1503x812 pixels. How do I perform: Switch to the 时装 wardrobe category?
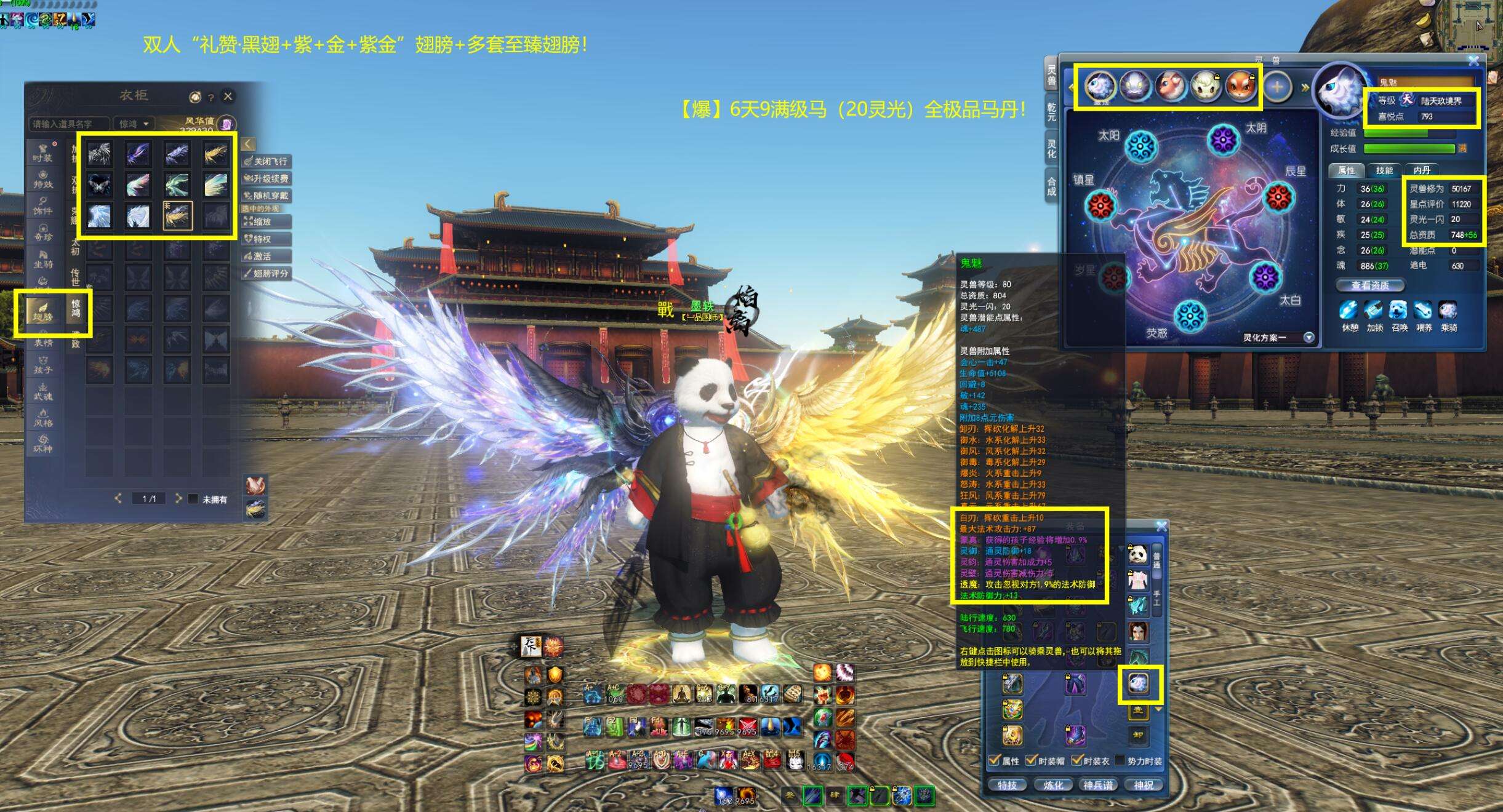[42, 153]
